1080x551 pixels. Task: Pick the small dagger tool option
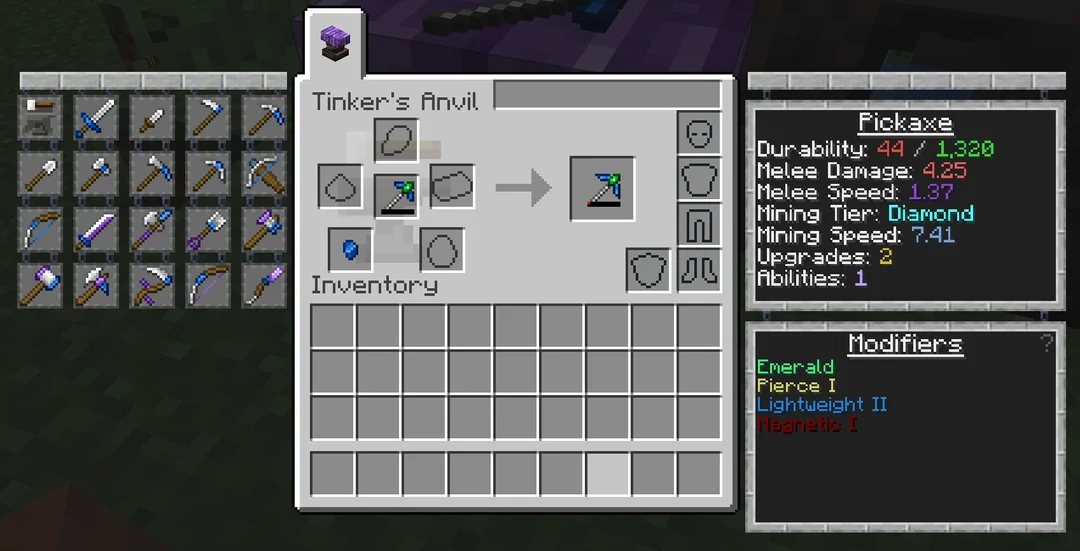pos(152,118)
